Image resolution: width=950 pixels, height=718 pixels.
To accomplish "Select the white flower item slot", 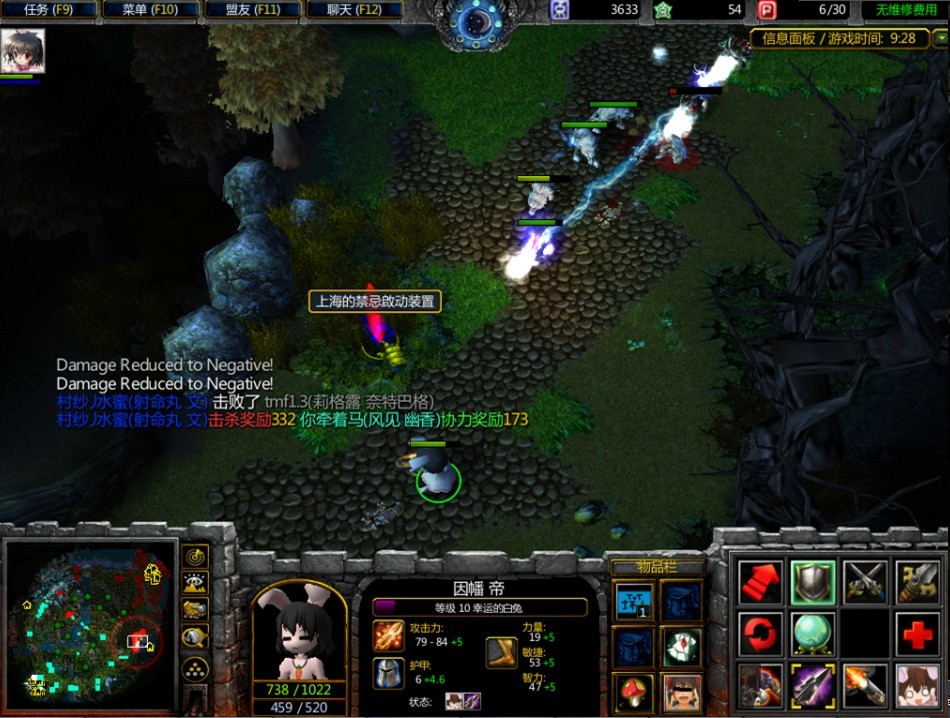I will (682, 647).
